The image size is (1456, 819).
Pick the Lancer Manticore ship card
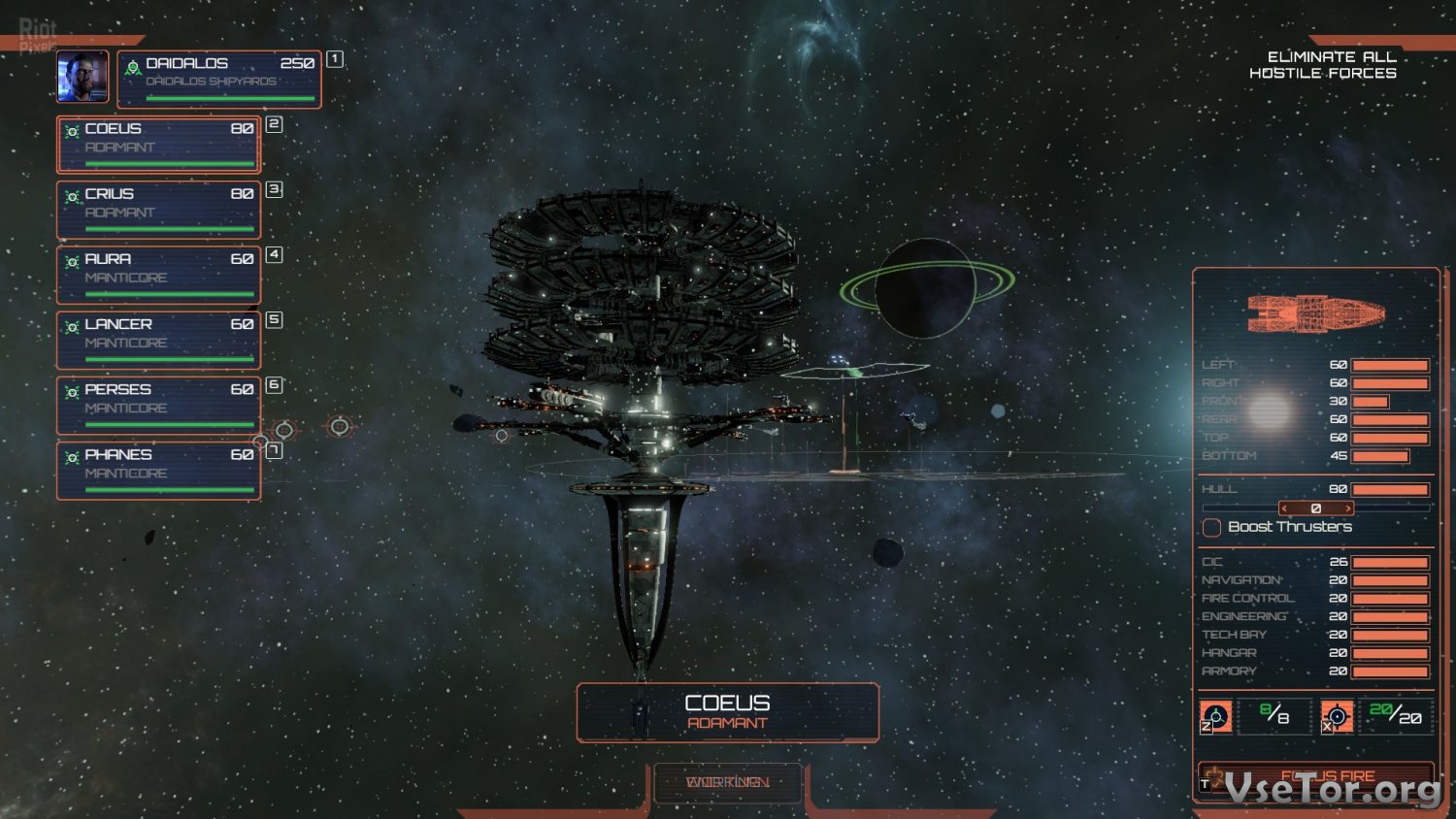(x=159, y=339)
